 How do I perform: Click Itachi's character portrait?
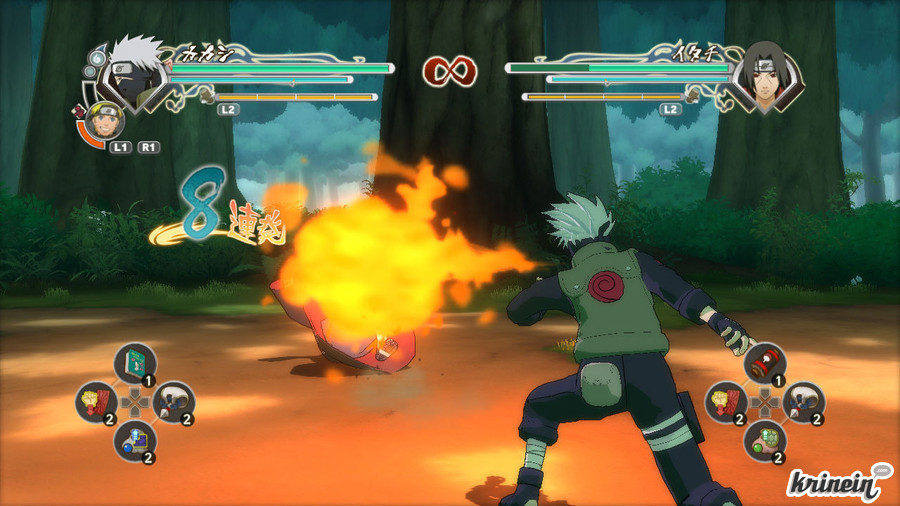(763, 75)
